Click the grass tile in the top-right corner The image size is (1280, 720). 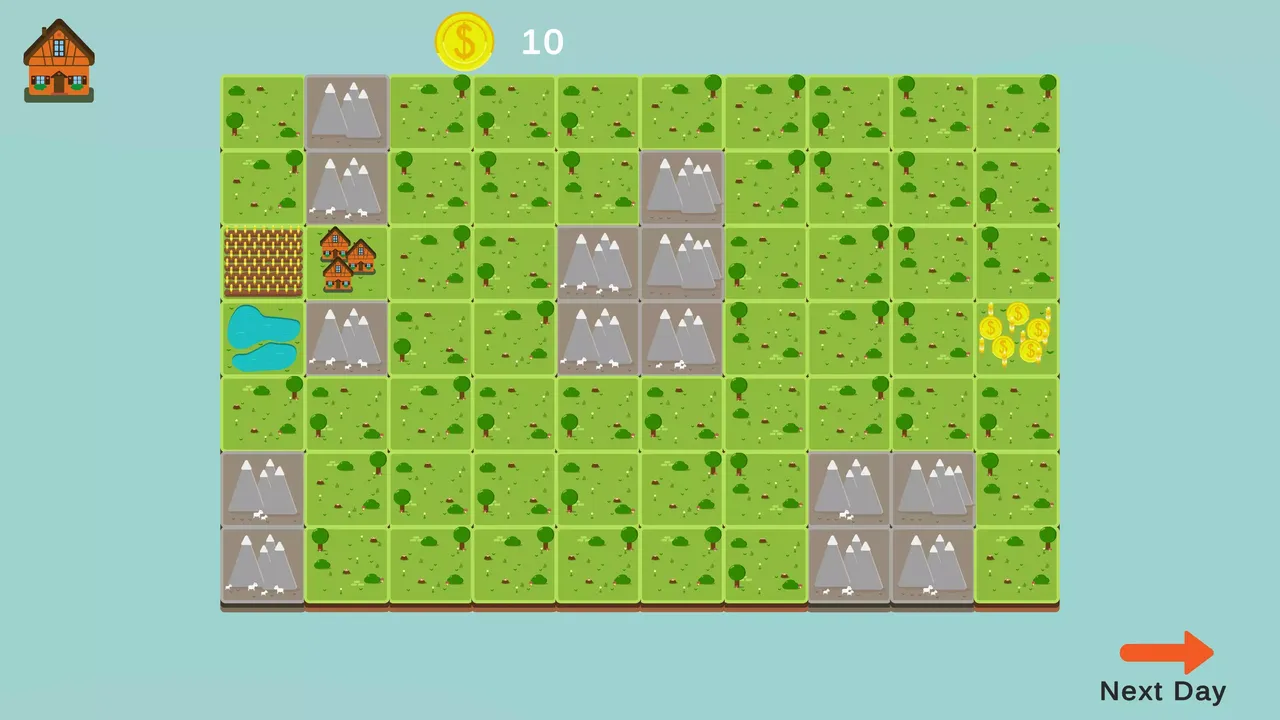(1017, 110)
